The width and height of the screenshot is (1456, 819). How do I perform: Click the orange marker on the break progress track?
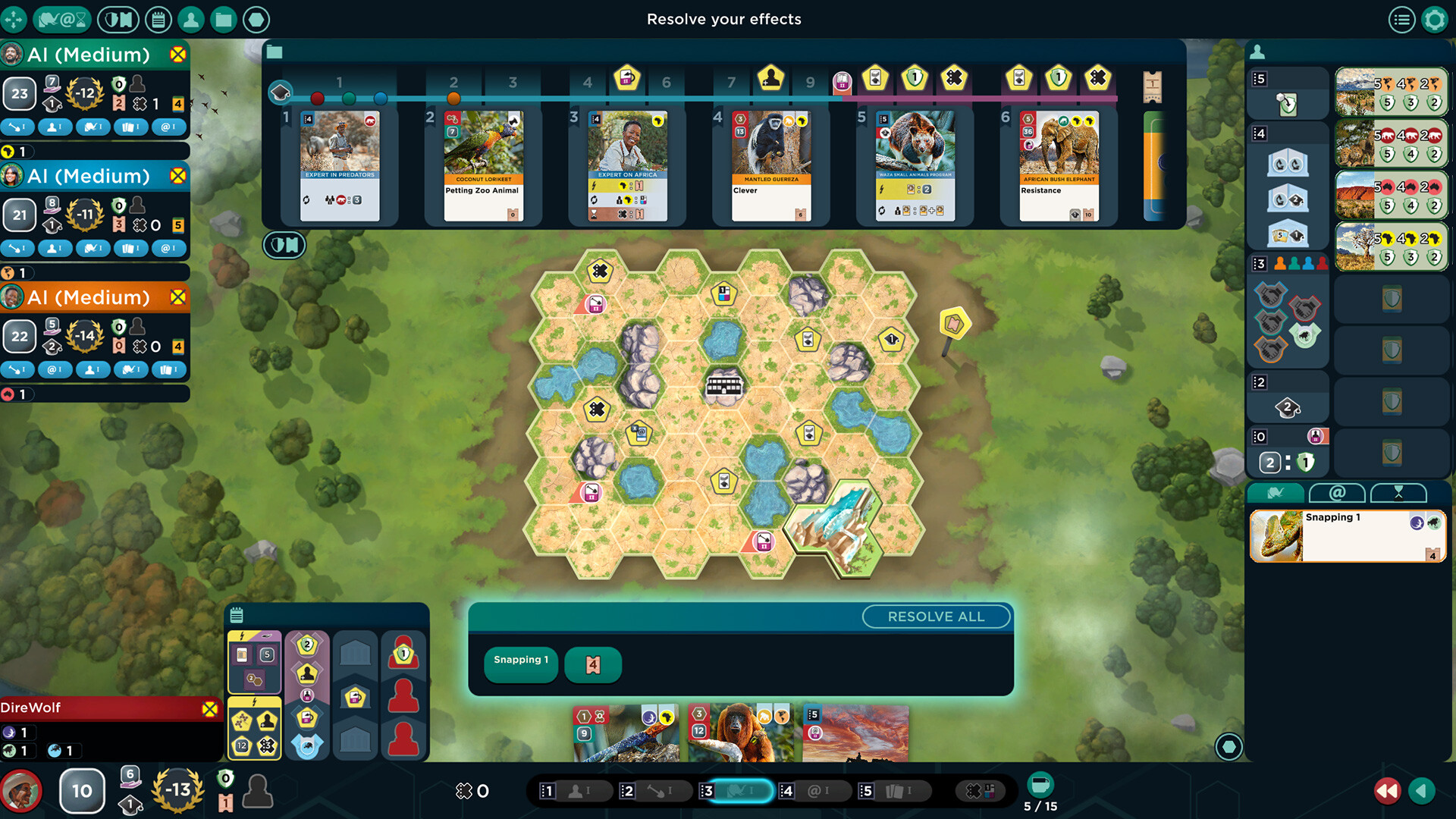(x=453, y=98)
